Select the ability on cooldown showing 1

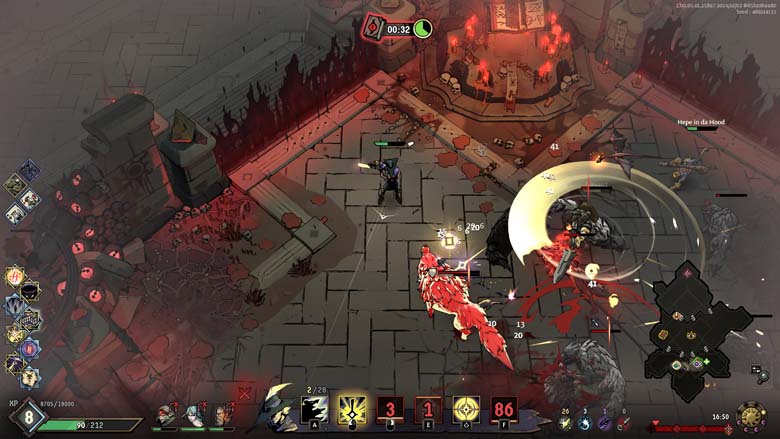(428, 409)
